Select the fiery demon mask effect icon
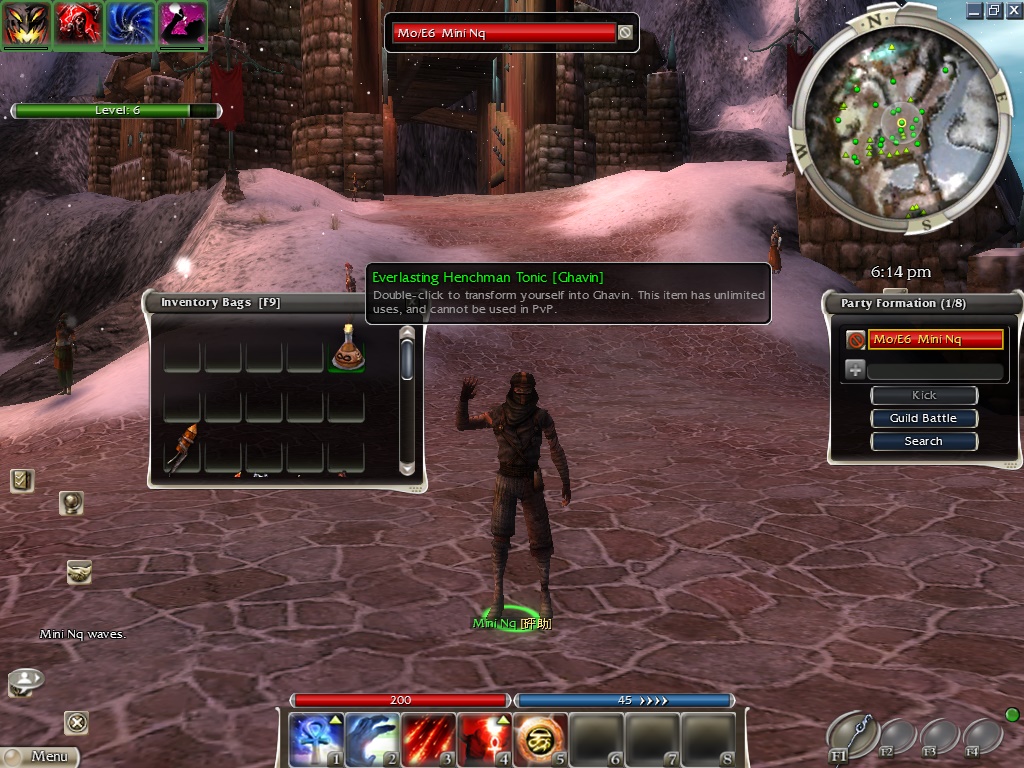1024x768 pixels. point(27,23)
